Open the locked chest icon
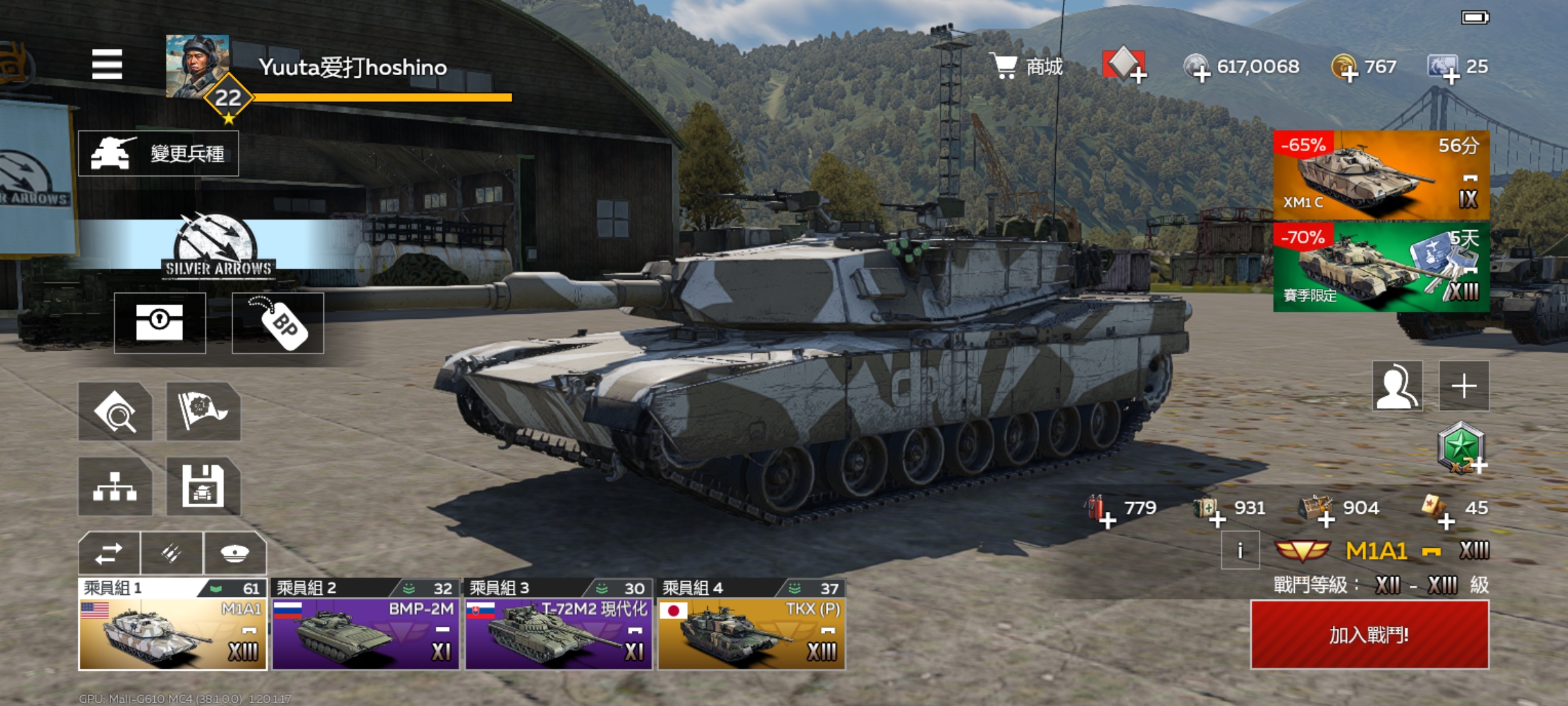1568x706 pixels. (x=159, y=323)
